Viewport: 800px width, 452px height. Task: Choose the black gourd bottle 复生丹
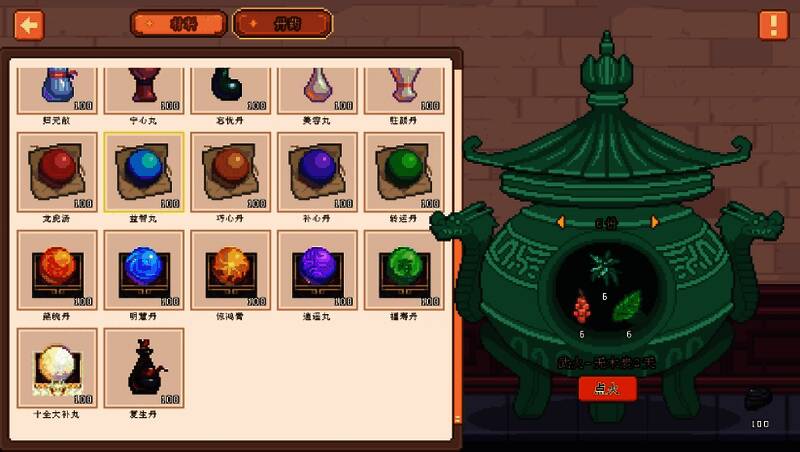coord(143,367)
